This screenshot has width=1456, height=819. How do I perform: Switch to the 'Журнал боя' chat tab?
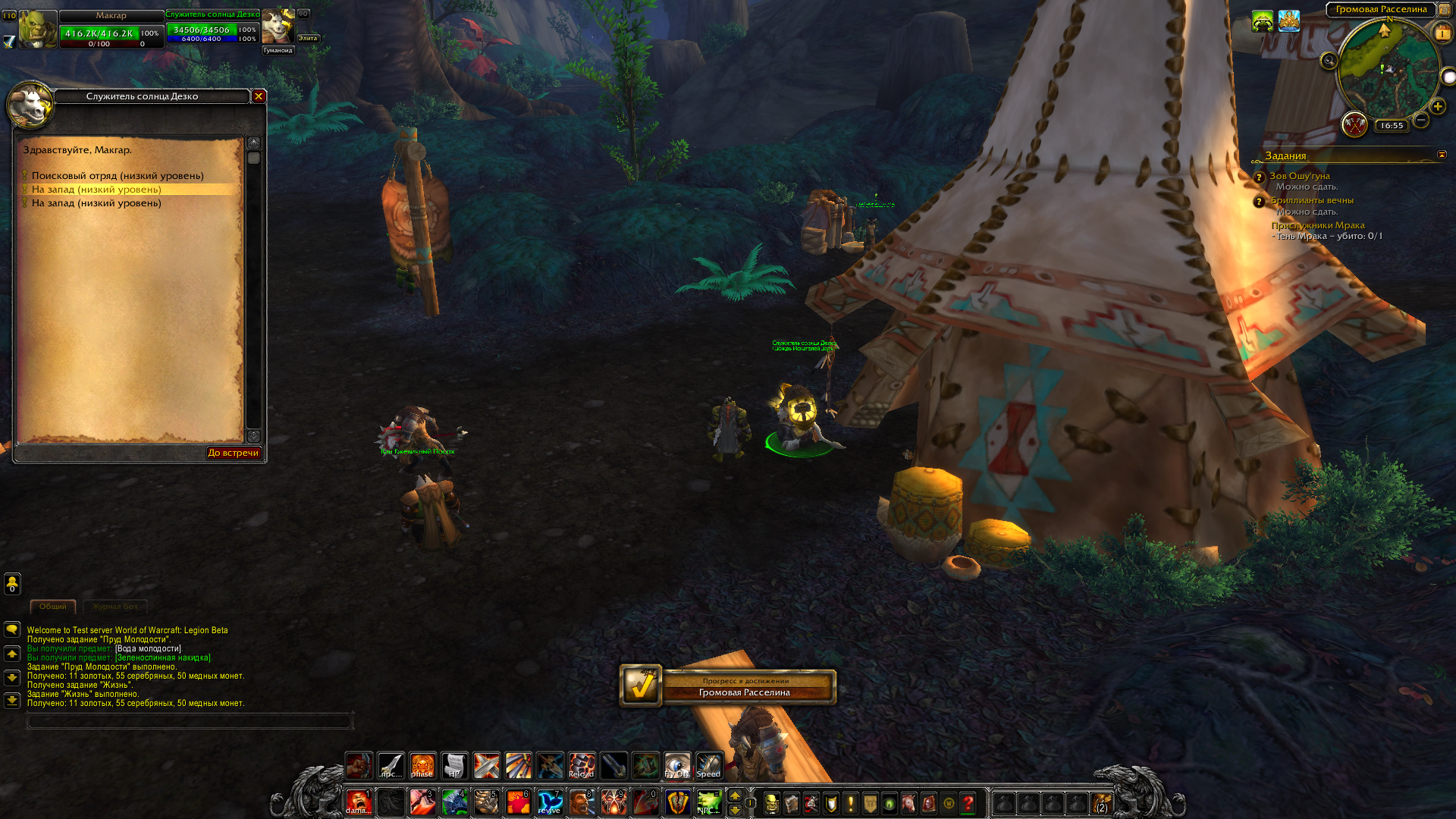115,607
